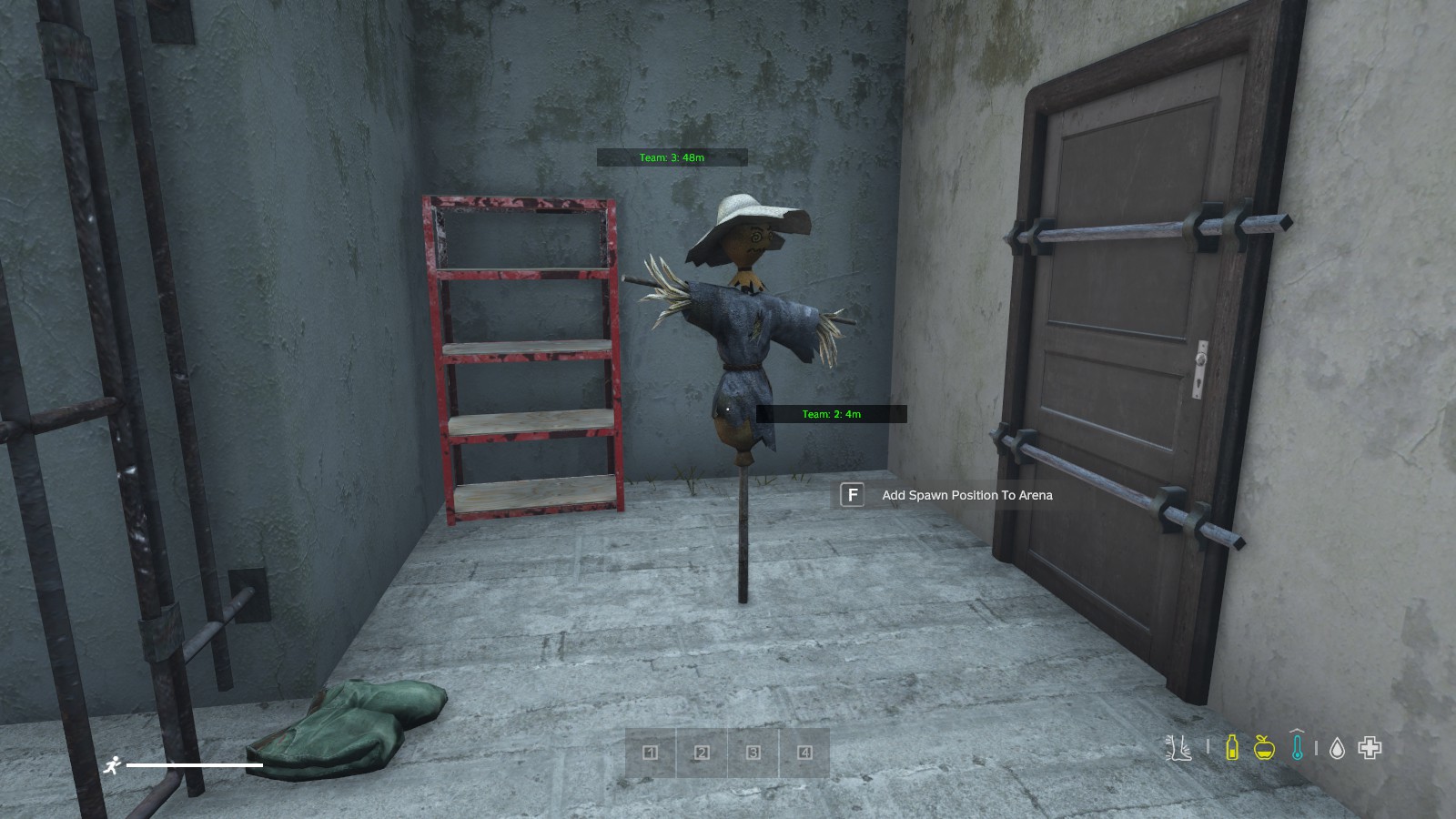Check the yellow water bottle thirst icon

point(1232,748)
